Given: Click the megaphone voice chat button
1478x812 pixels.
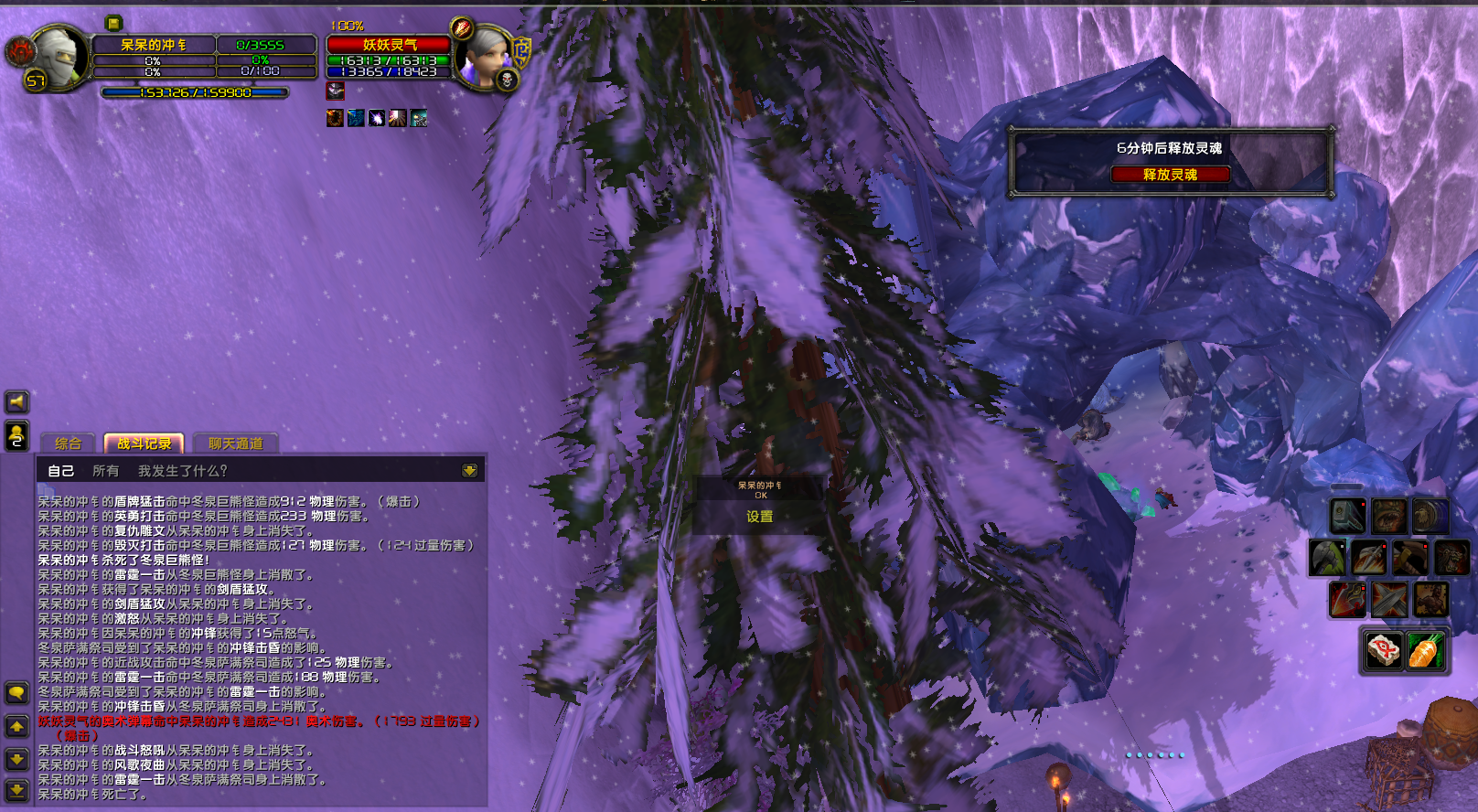Looking at the screenshot, I should click(16, 401).
